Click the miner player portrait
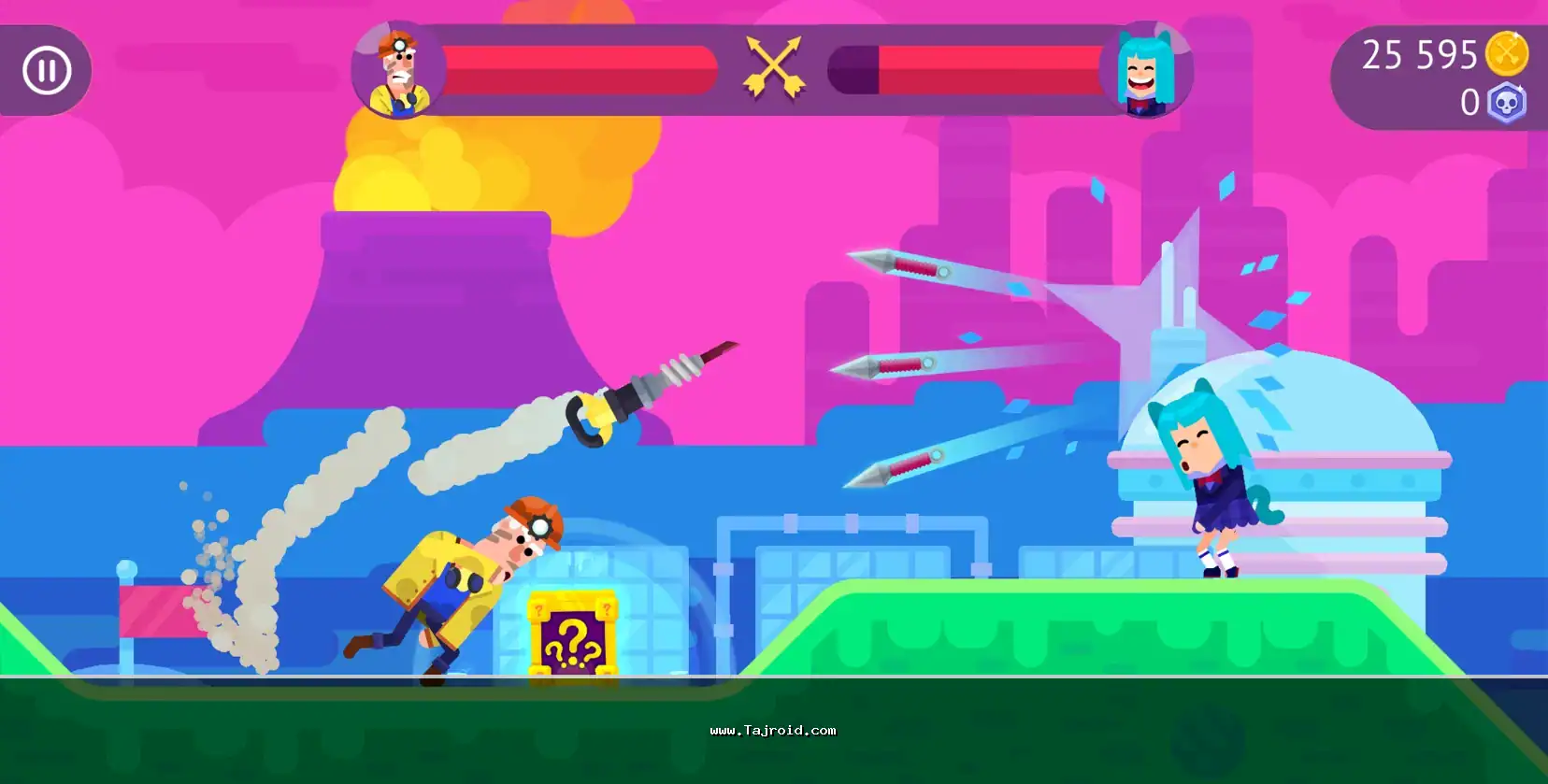 (399, 71)
